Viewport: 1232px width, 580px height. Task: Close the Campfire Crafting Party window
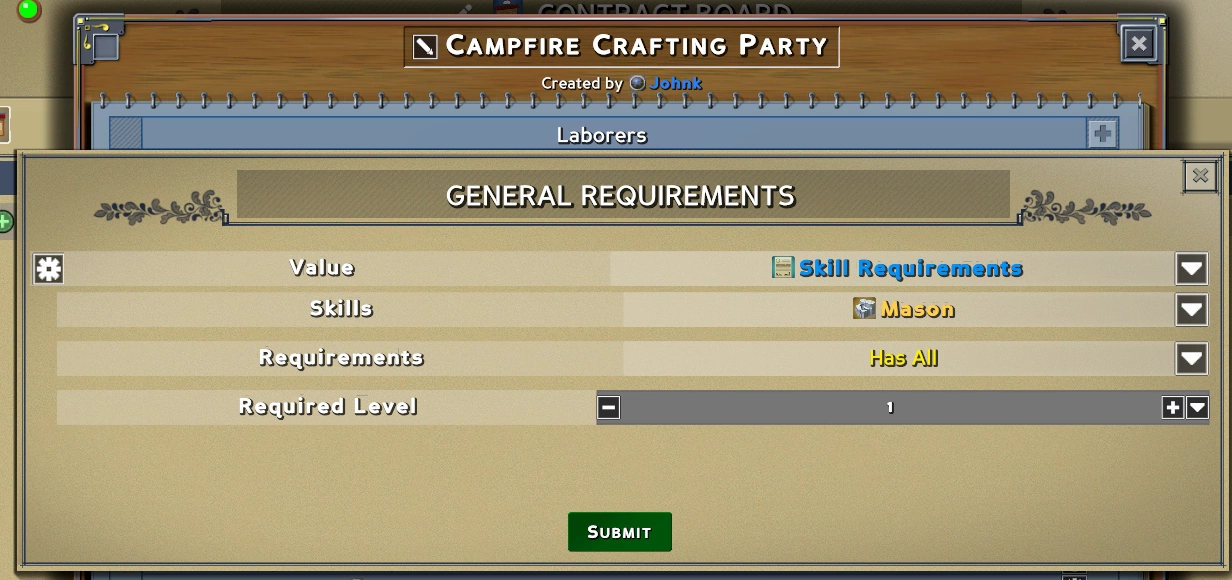(1139, 44)
